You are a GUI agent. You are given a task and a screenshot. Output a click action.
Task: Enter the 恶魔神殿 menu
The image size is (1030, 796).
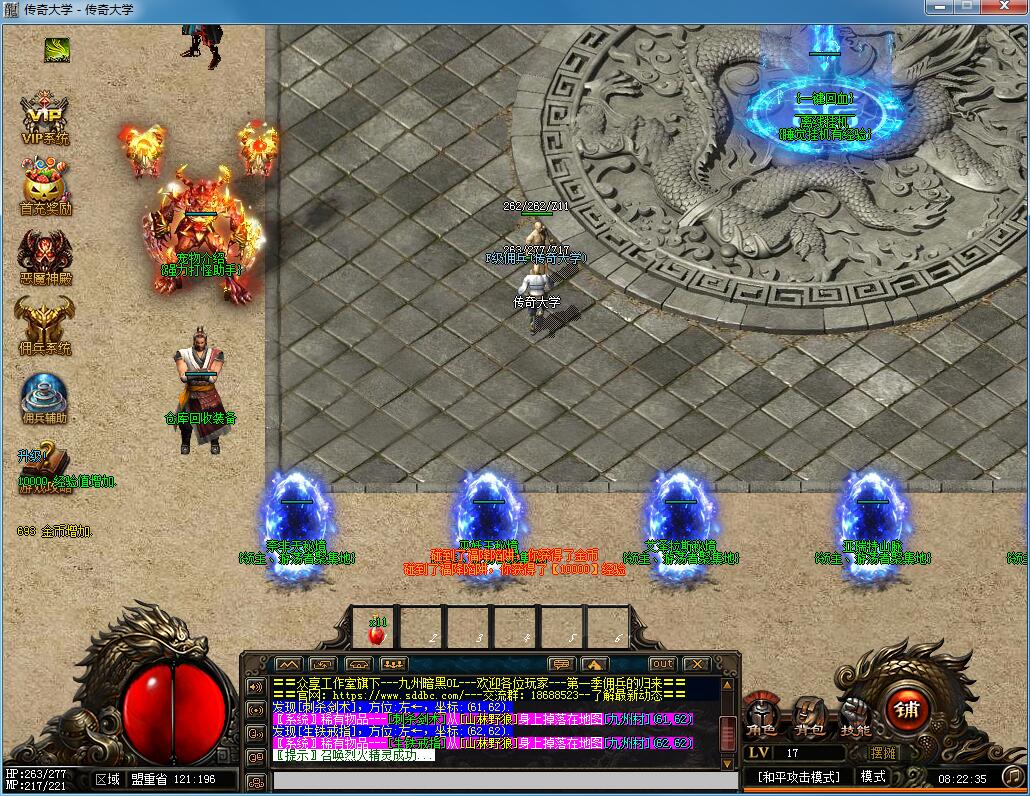coord(44,253)
